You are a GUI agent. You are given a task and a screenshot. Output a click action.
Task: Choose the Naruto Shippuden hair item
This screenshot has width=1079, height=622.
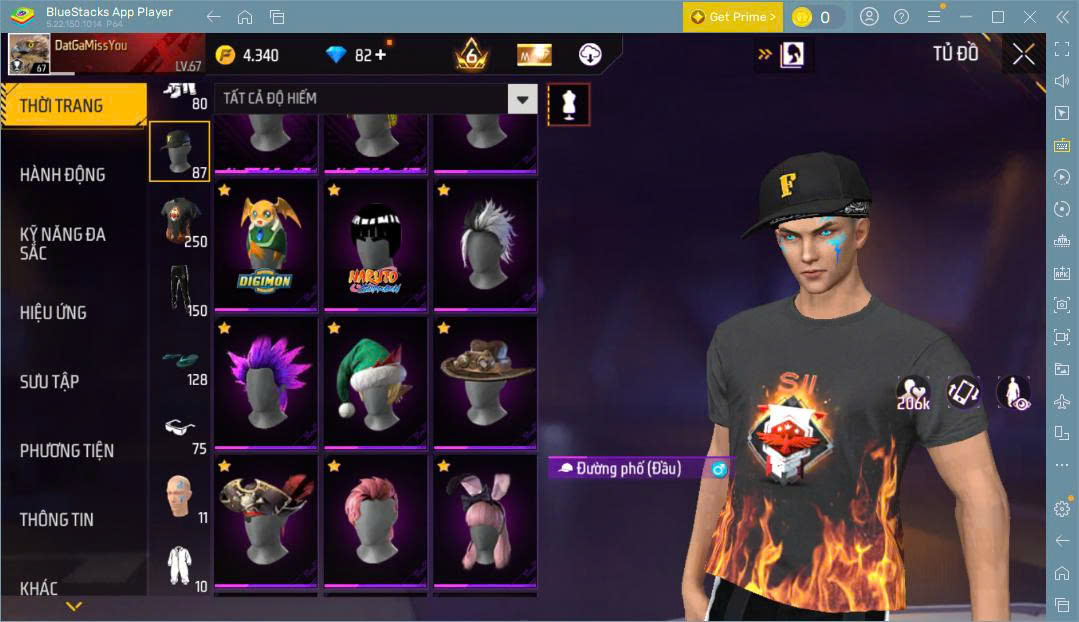(x=374, y=243)
